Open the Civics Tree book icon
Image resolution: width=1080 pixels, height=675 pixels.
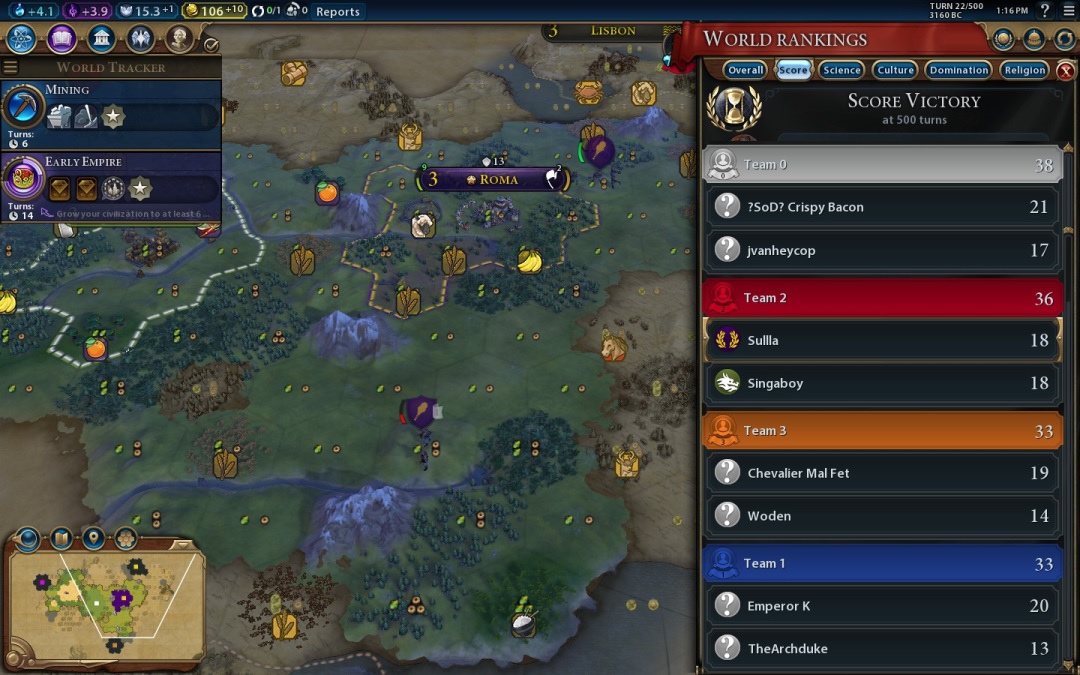(x=61, y=39)
